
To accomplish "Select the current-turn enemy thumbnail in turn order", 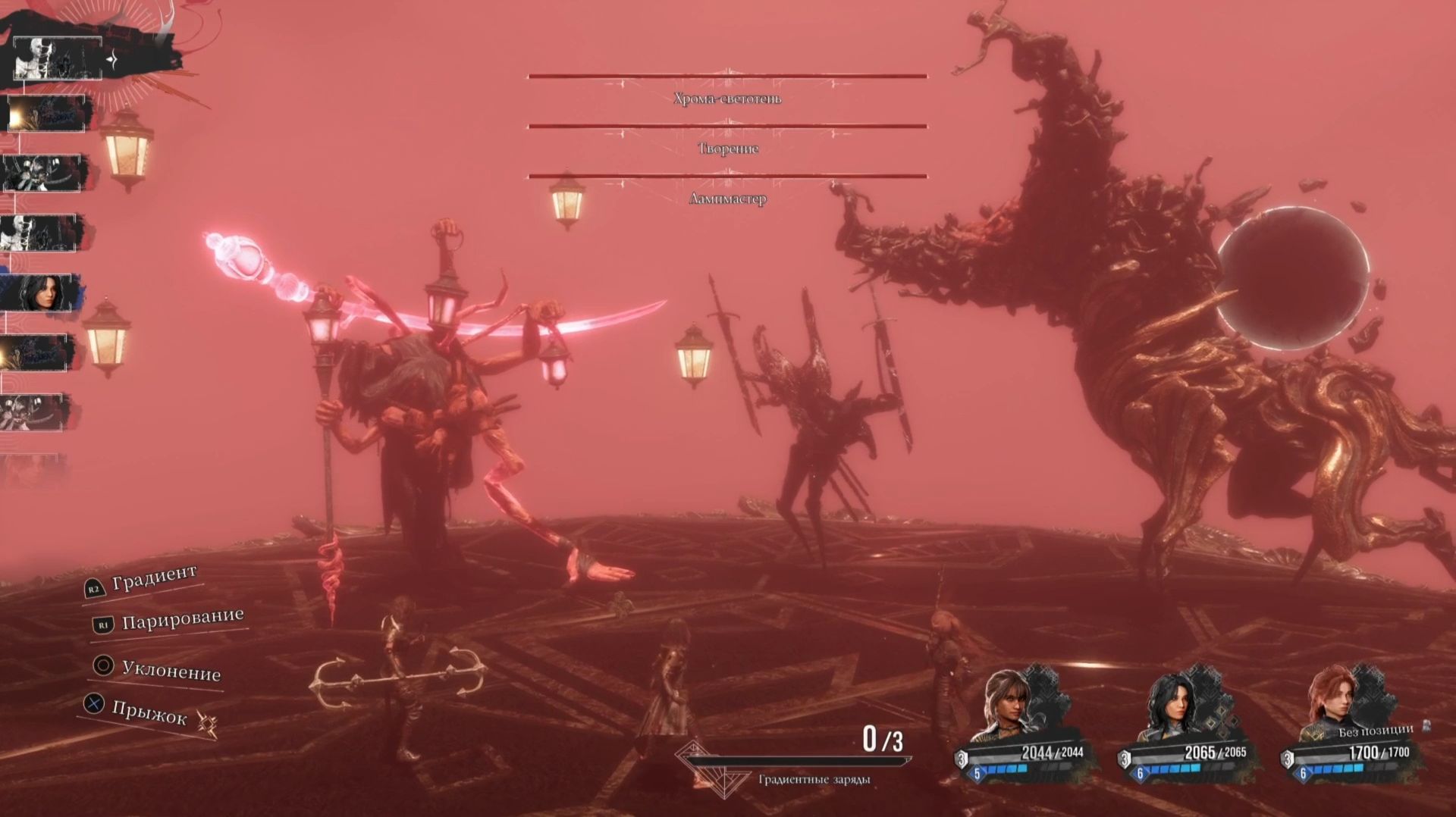I will [57, 58].
